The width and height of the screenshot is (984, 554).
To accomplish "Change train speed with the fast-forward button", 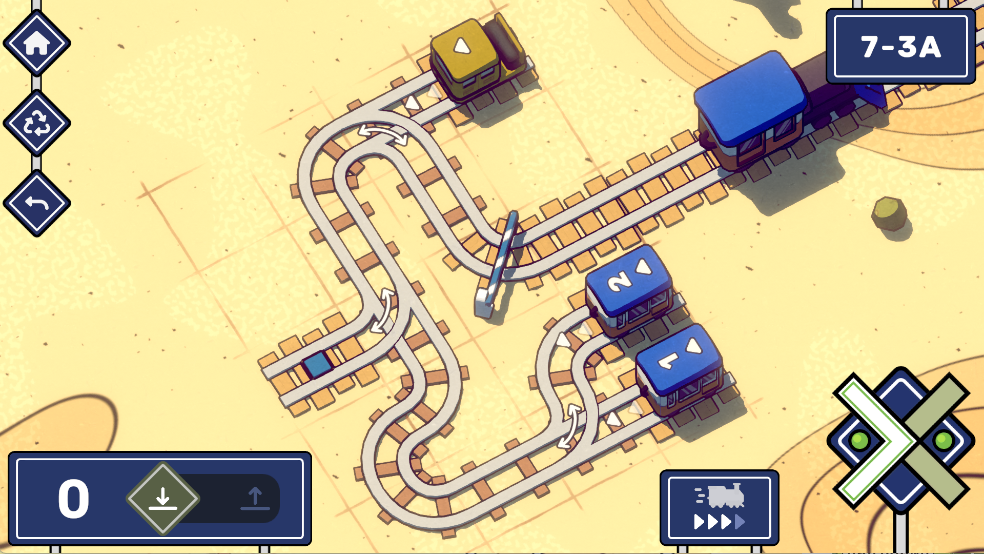I will point(719,507).
